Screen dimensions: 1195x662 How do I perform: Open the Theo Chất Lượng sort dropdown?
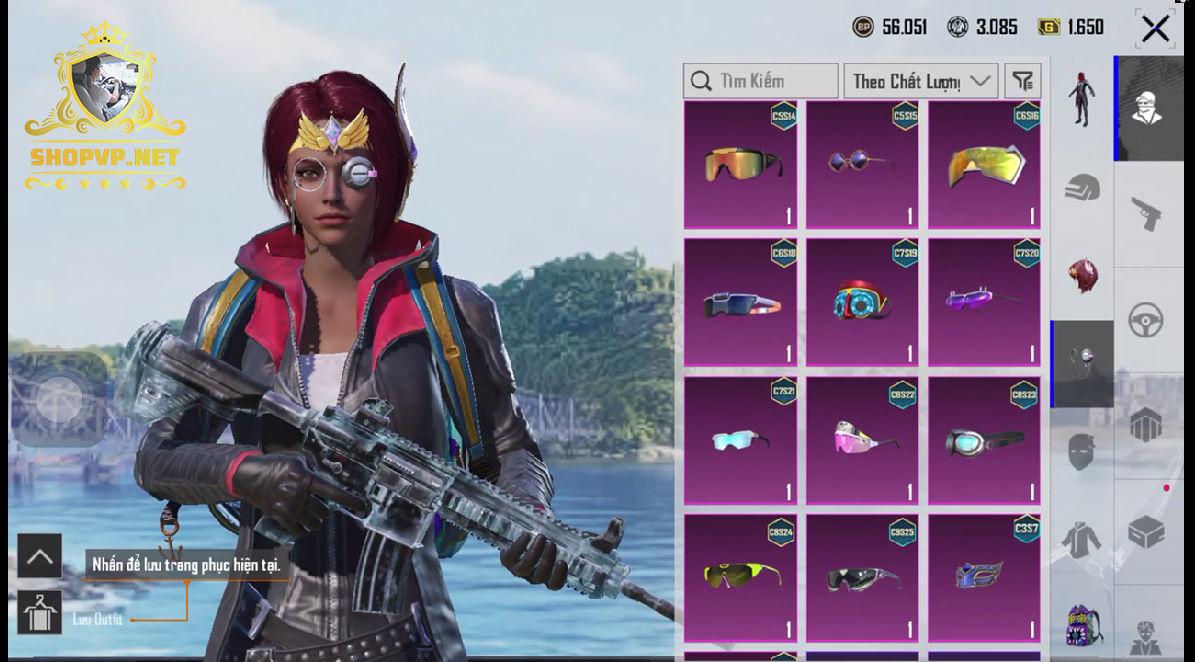(920, 81)
